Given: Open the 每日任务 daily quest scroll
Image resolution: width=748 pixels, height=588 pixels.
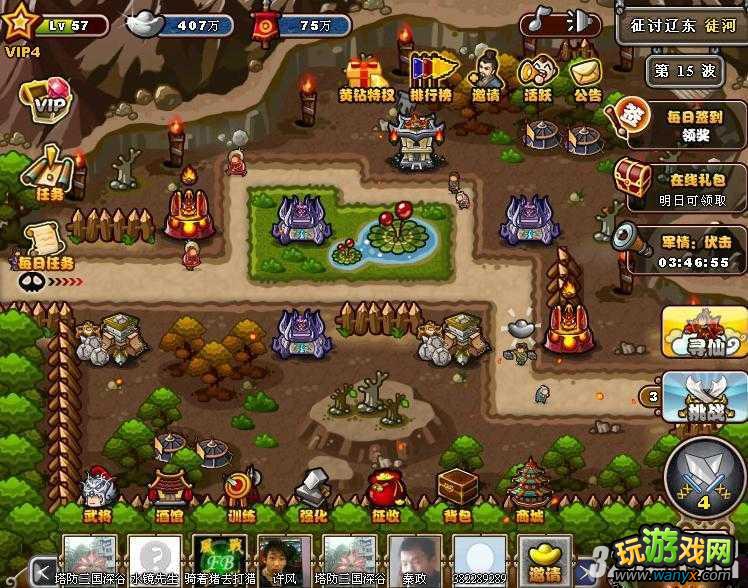Looking at the screenshot, I should pyautogui.click(x=45, y=245).
